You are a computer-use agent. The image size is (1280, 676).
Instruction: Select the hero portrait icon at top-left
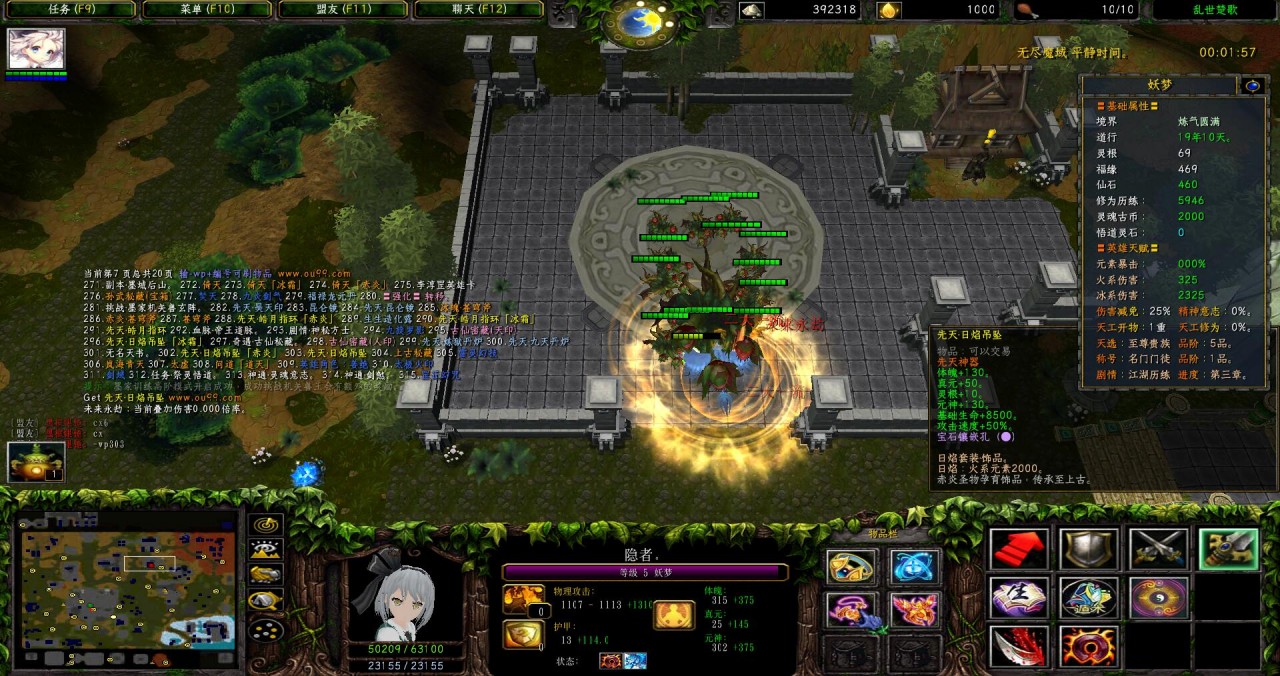37,49
